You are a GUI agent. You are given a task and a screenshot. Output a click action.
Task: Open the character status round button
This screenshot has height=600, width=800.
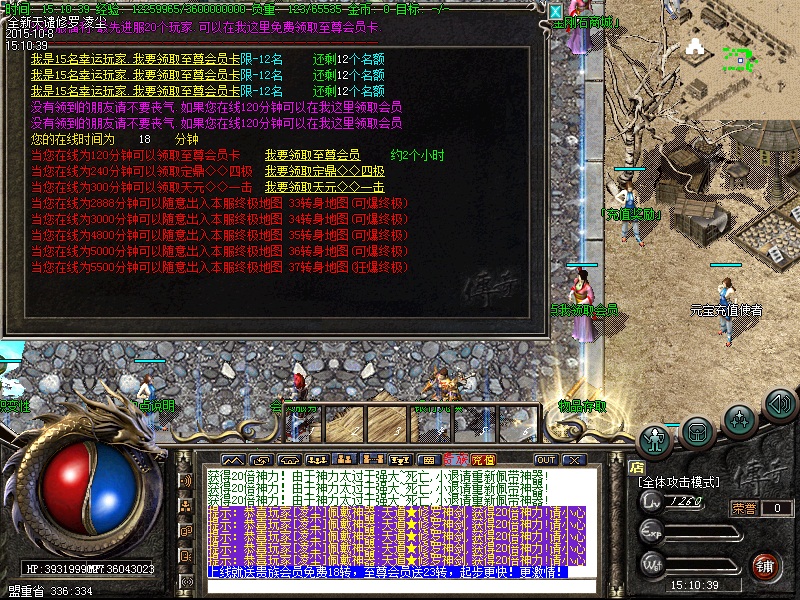(655, 439)
